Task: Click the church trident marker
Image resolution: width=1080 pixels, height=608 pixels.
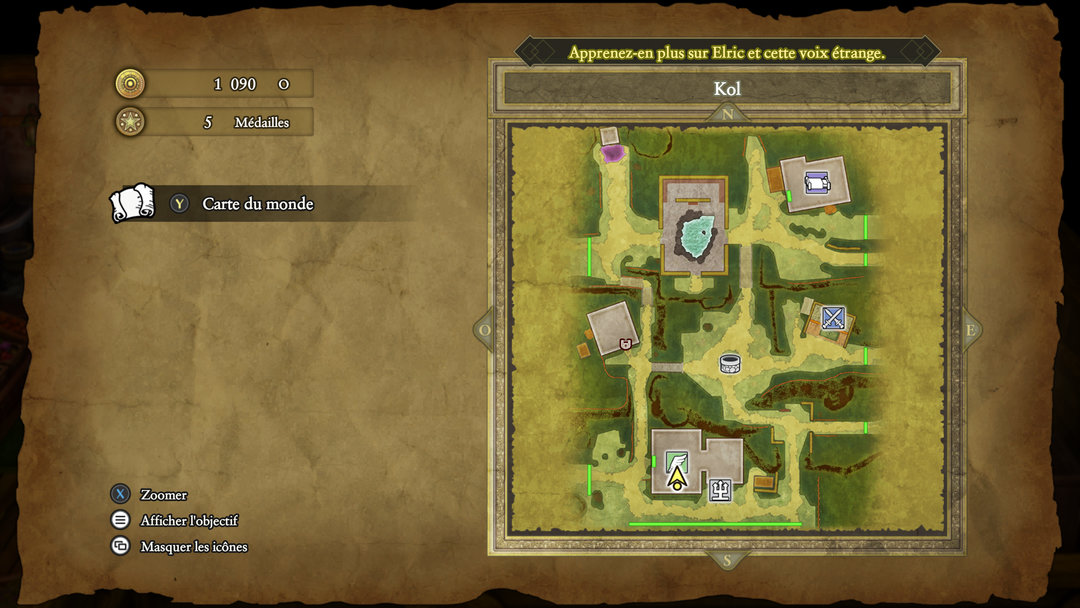Action: [720, 489]
